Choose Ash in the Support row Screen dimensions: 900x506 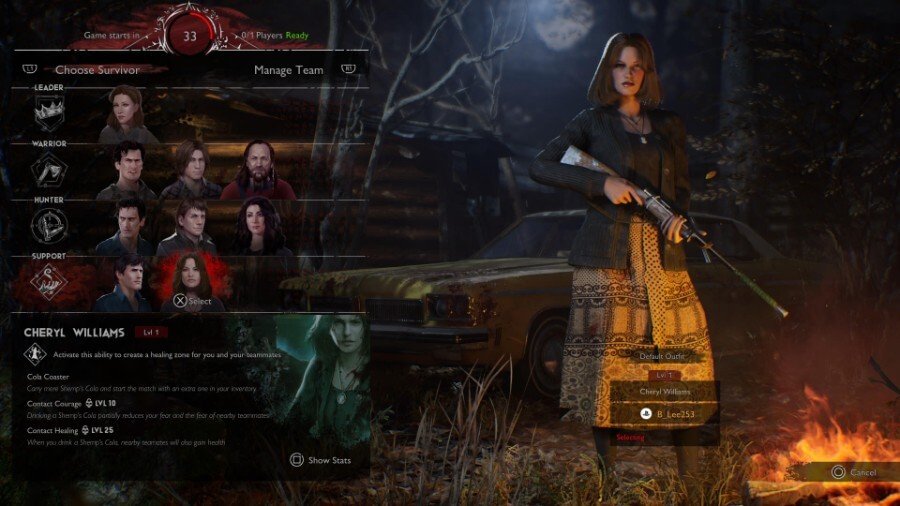126,282
